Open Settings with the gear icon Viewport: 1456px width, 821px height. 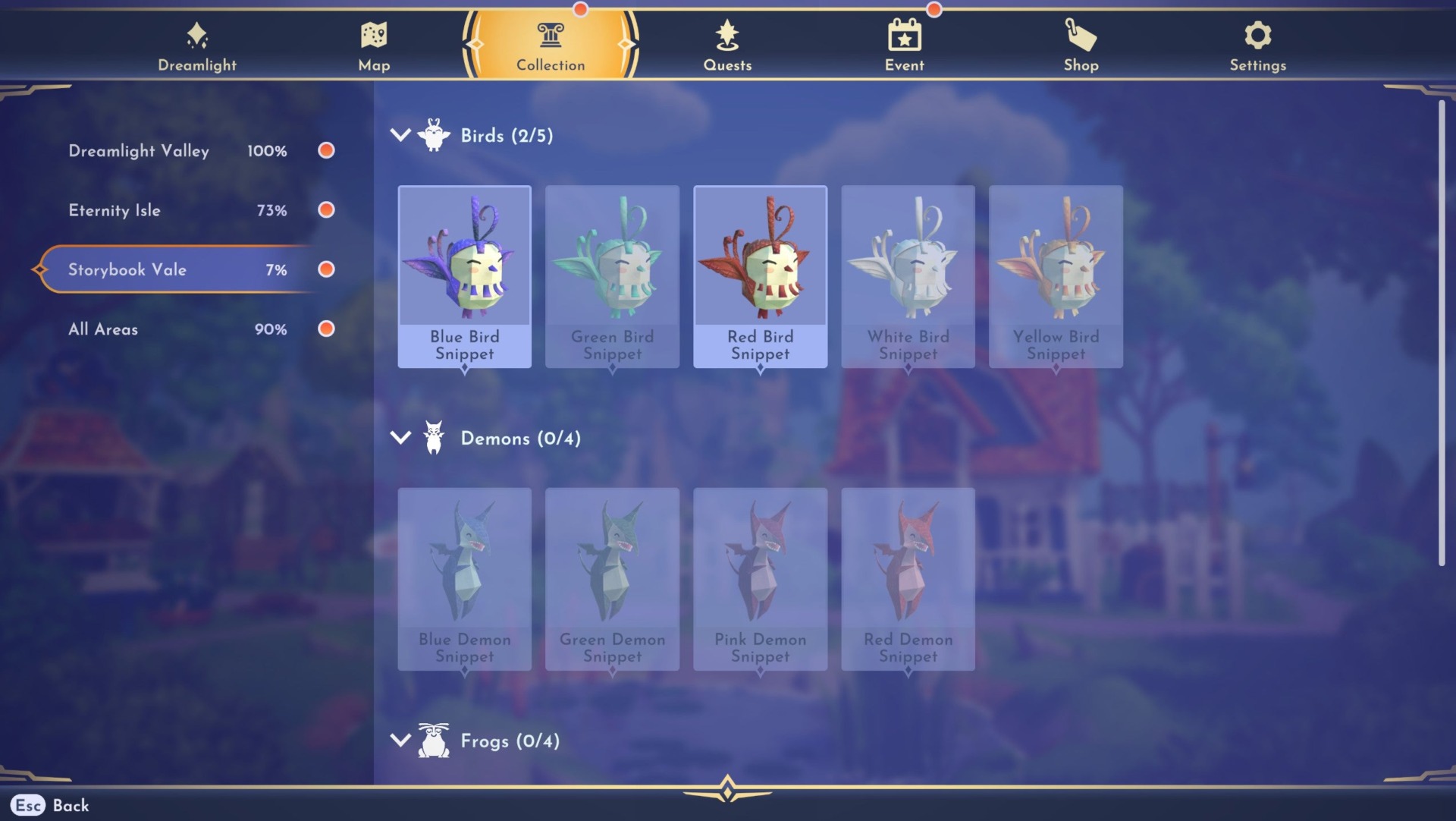tap(1257, 33)
